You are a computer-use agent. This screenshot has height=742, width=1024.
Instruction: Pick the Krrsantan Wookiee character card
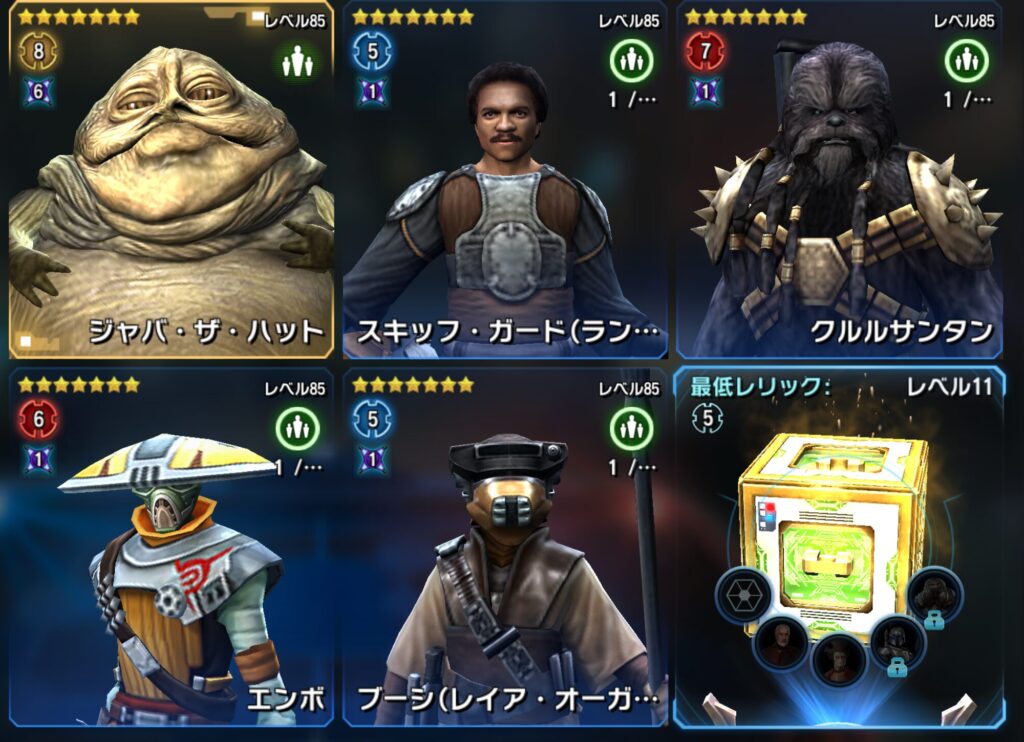click(840, 180)
